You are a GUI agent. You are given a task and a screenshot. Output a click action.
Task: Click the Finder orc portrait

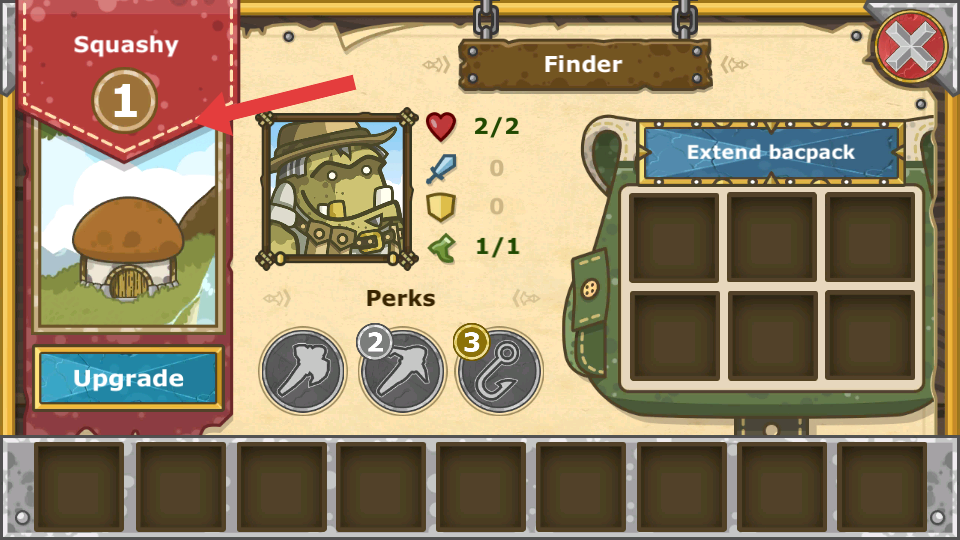(x=337, y=189)
